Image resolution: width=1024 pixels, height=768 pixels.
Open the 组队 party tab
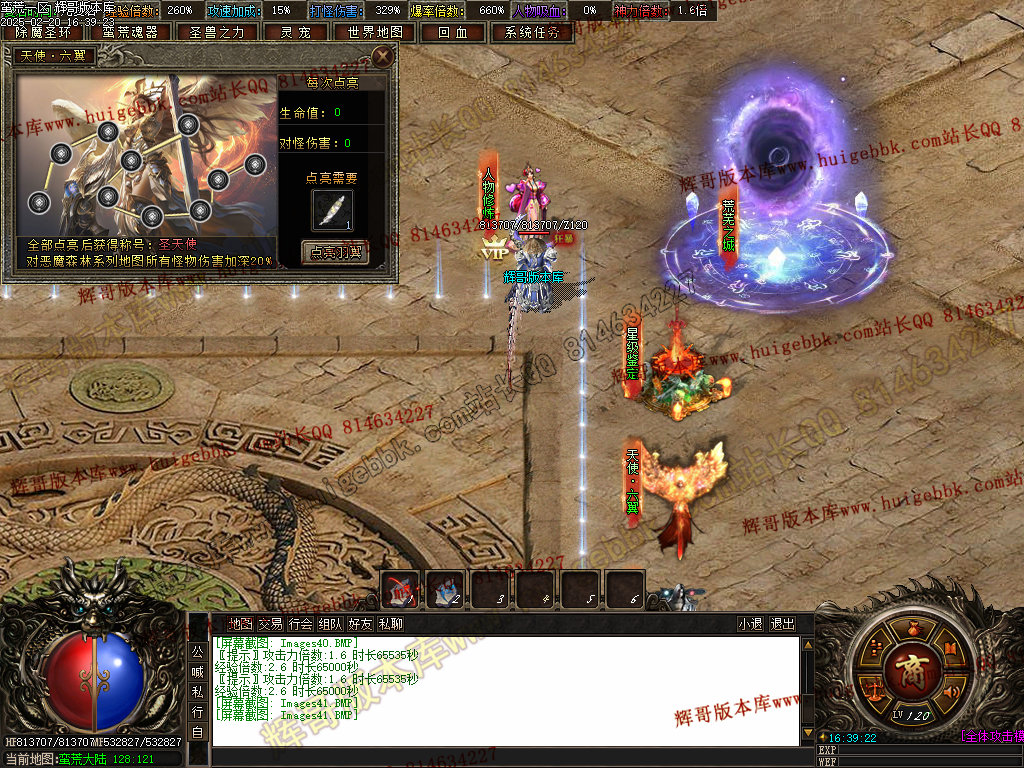coord(330,624)
